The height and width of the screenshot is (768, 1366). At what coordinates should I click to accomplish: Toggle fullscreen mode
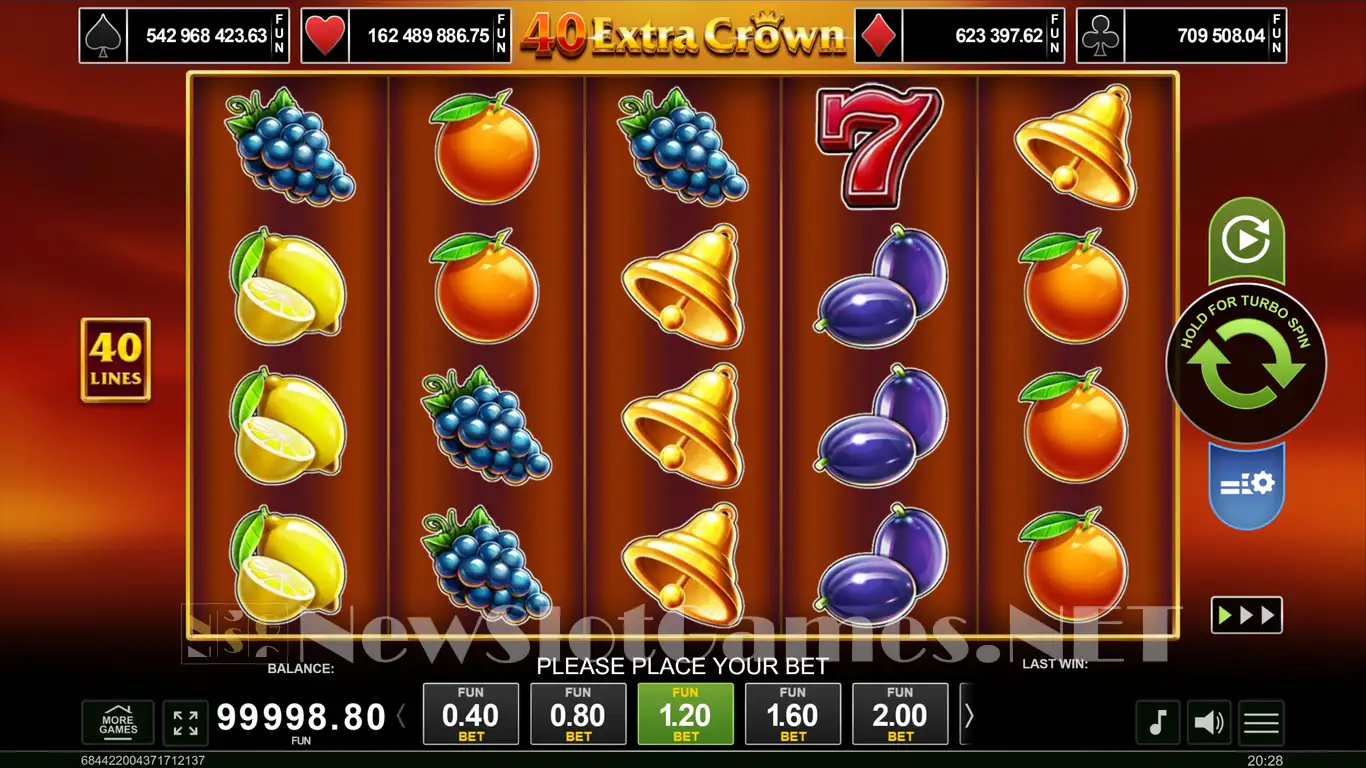tap(185, 723)
